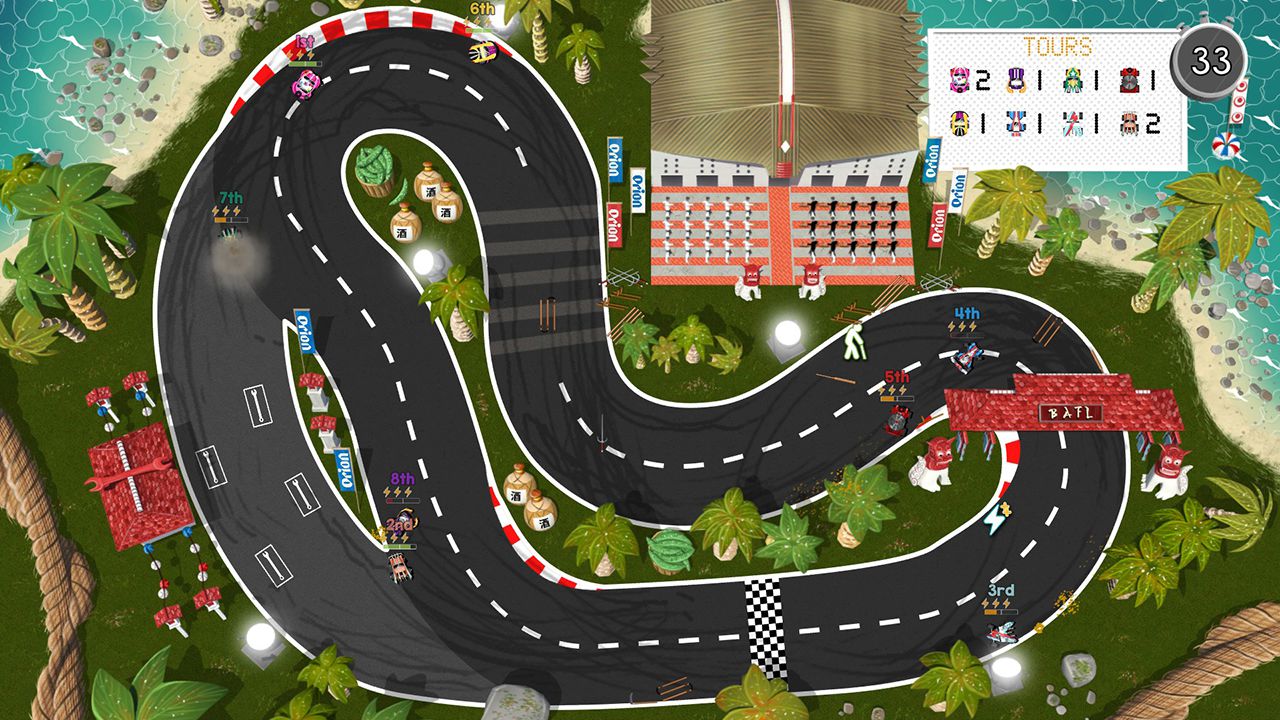Click the green car icon in the TOURS panel
This screenshot has width=1280, height=720.
click(x=1073, y=80)
